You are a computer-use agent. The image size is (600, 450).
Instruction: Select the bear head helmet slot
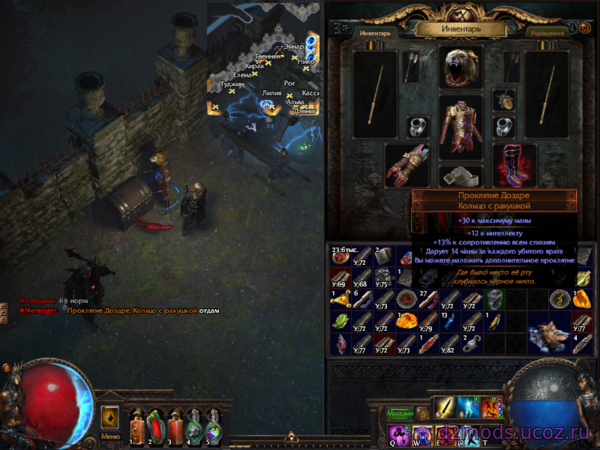(x=461, y=68)
